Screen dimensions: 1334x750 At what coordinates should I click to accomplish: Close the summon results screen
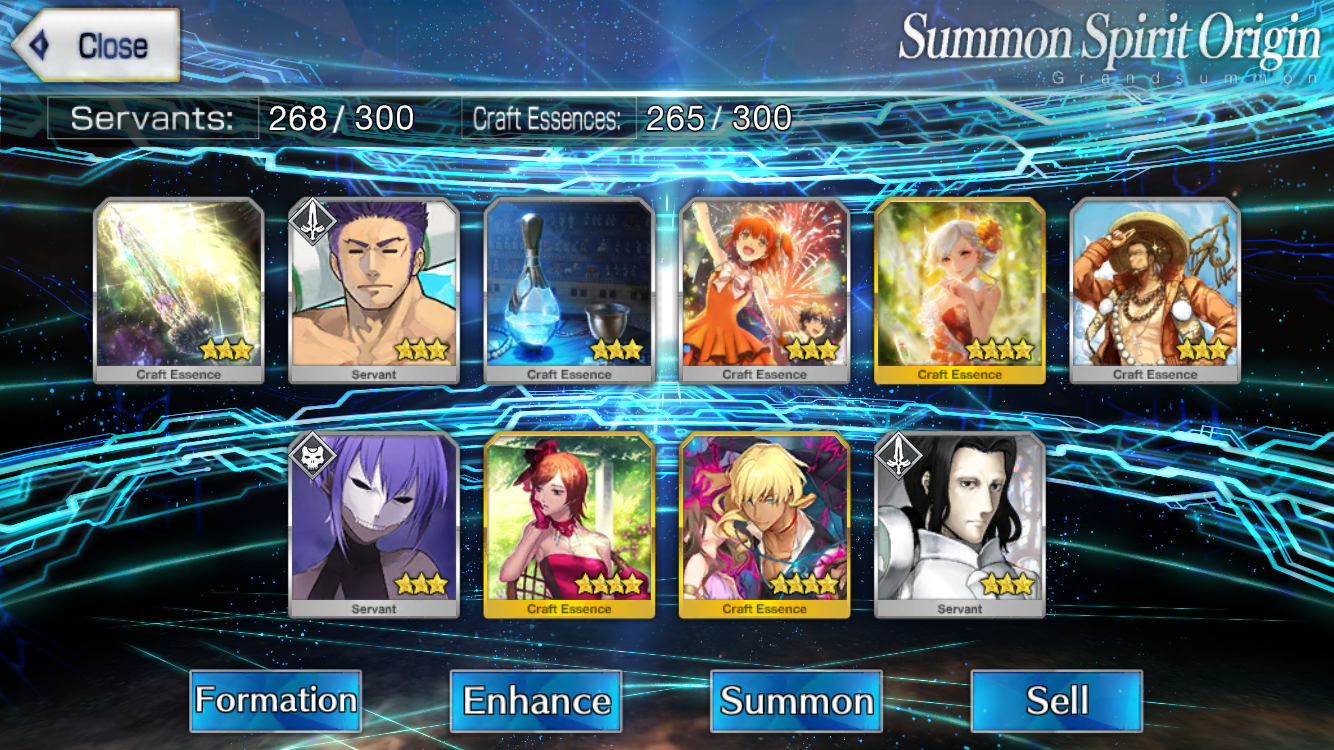click(96, 46)
